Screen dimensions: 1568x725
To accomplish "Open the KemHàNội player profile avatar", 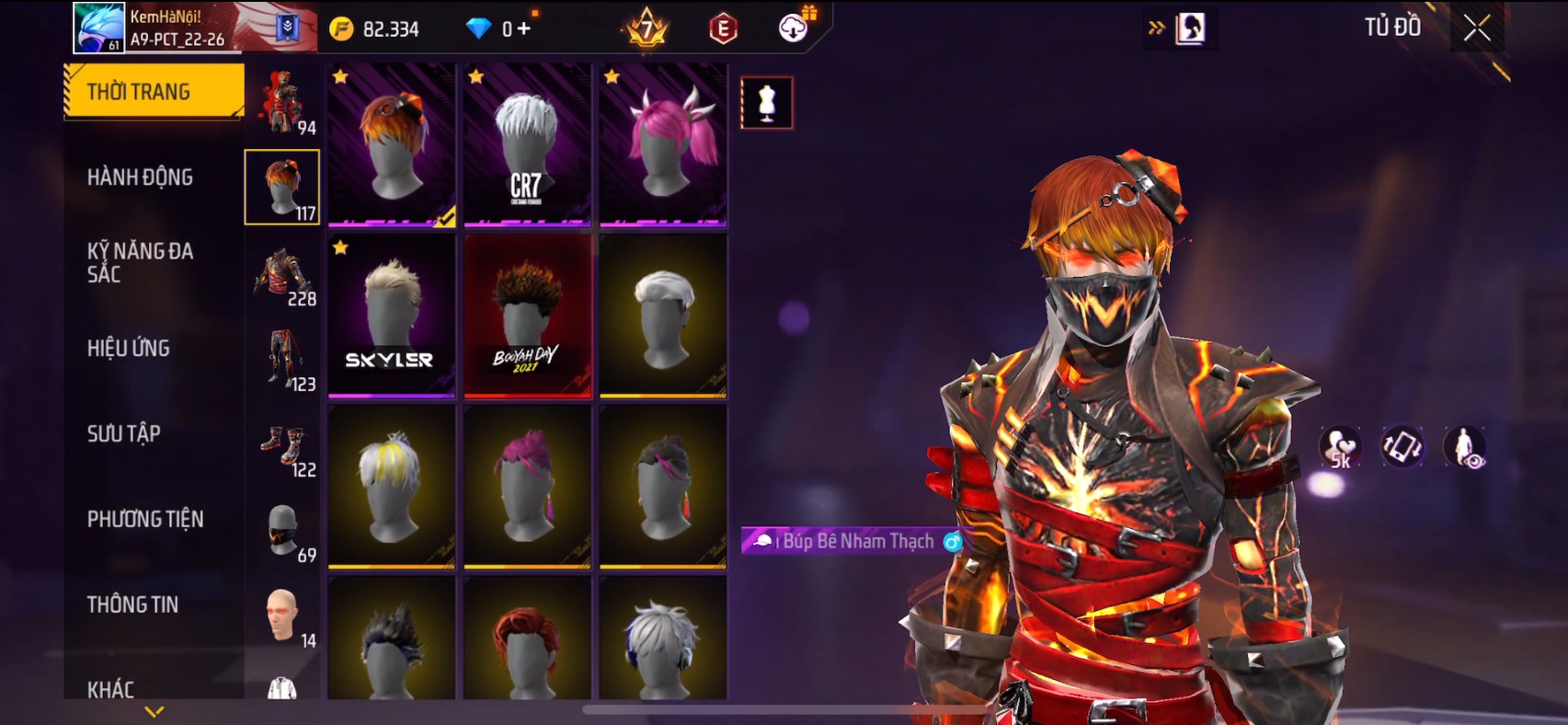I will (98, 28).
